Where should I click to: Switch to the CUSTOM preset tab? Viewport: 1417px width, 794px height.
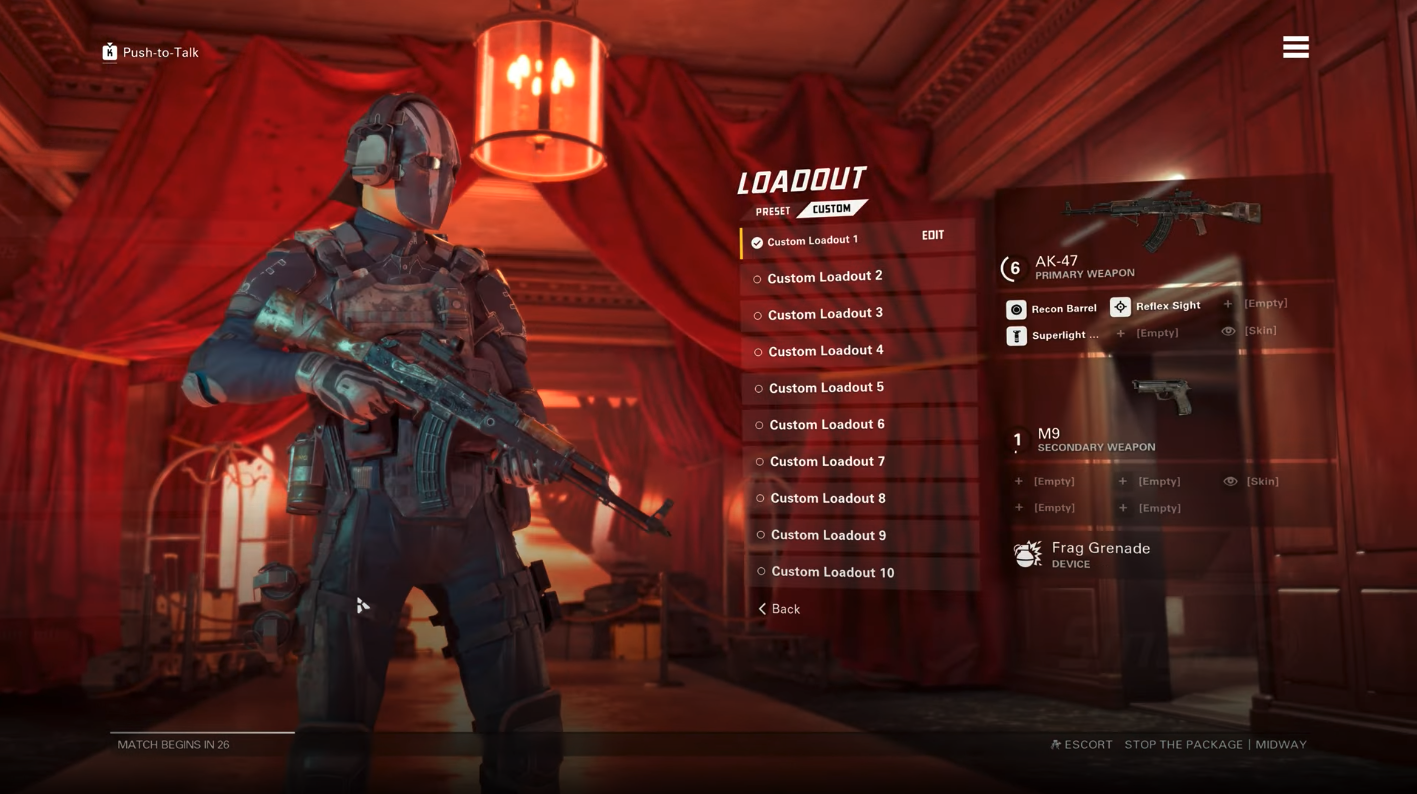click(831, 208)
